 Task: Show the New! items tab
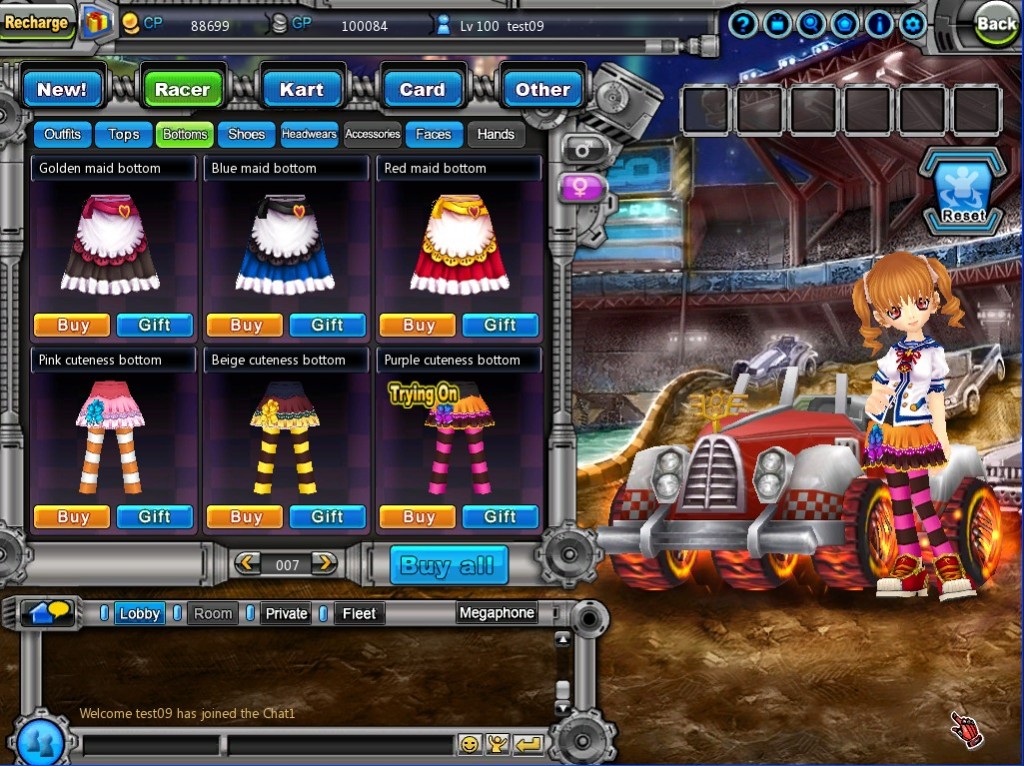tap(62, 89)
